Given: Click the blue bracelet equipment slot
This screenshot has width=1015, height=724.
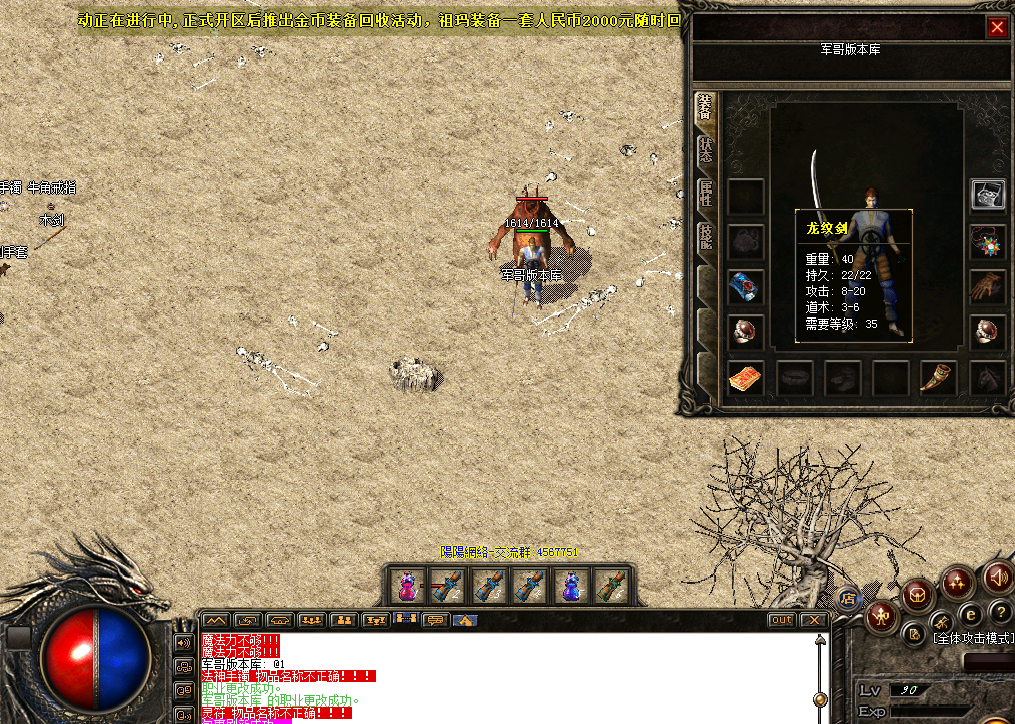Looking at the screenshot, I should click(x=745, y=286).
